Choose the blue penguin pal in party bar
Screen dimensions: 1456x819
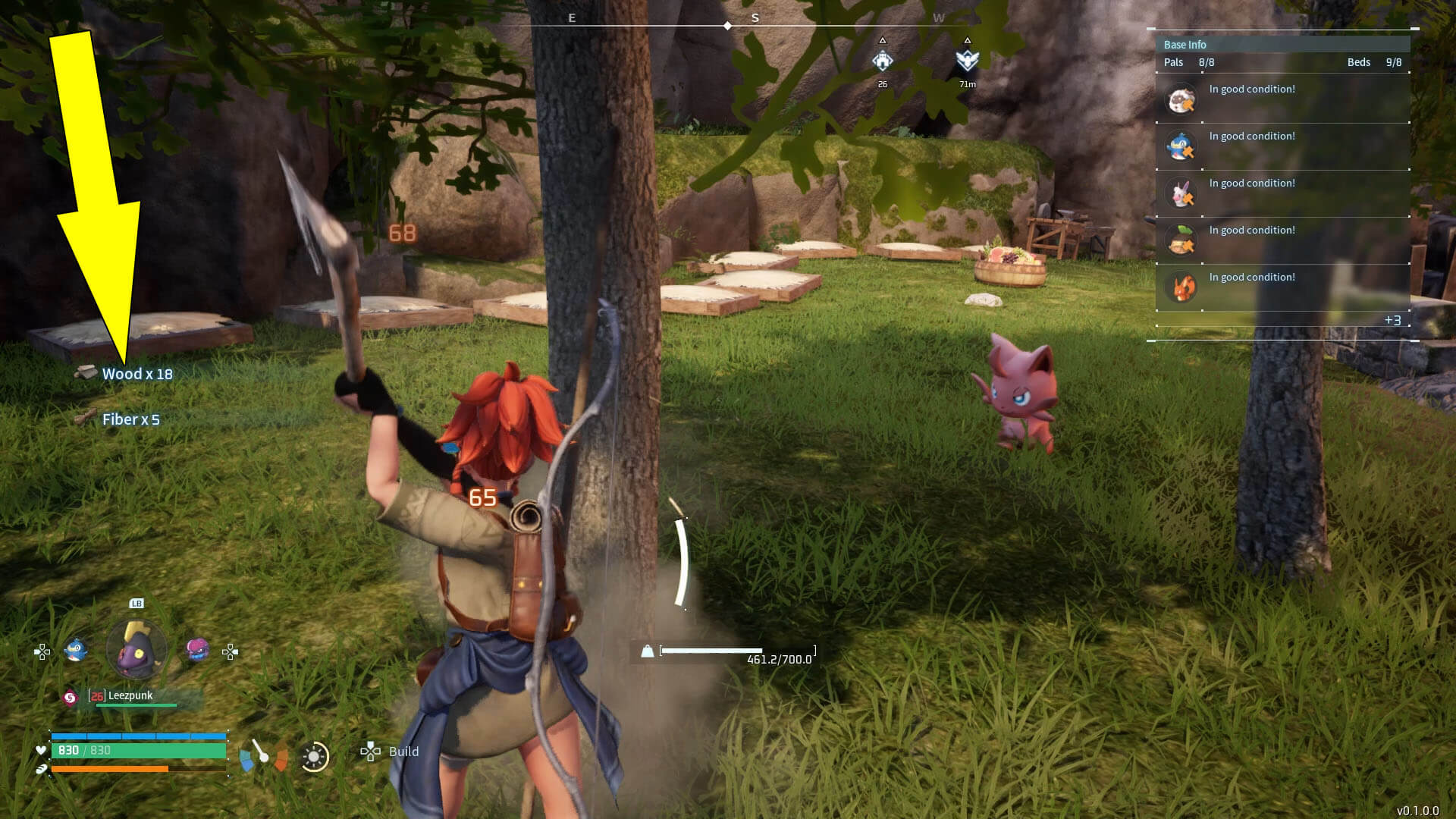(75, 650)
